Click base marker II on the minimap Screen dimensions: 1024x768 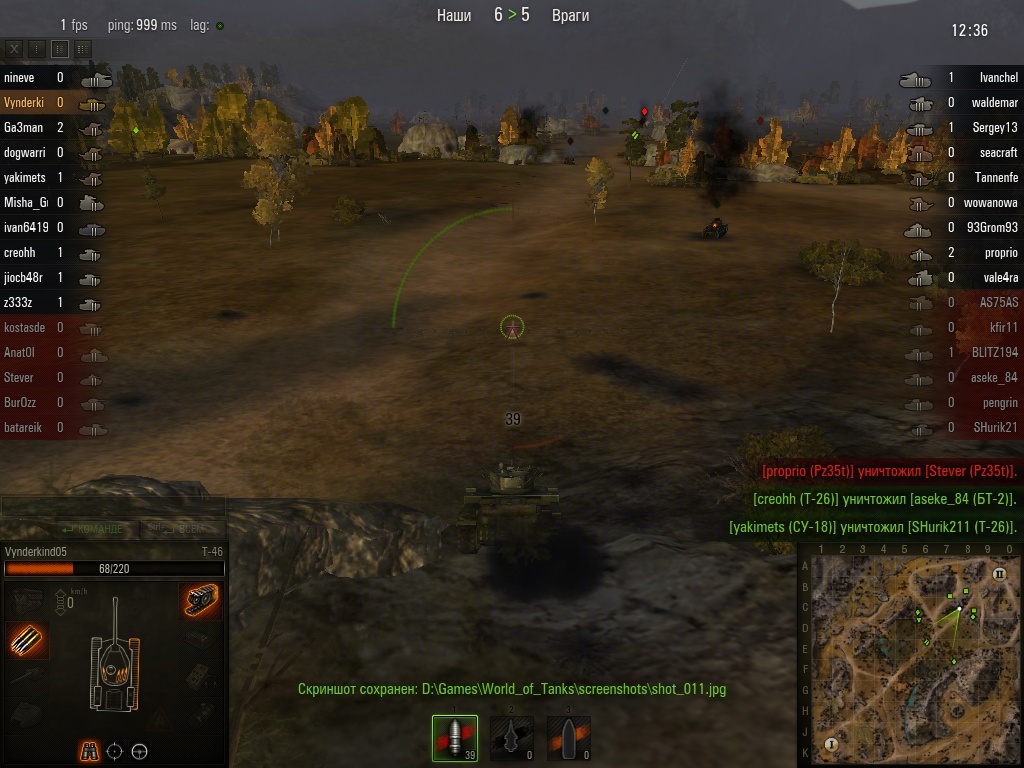[998, 574]
